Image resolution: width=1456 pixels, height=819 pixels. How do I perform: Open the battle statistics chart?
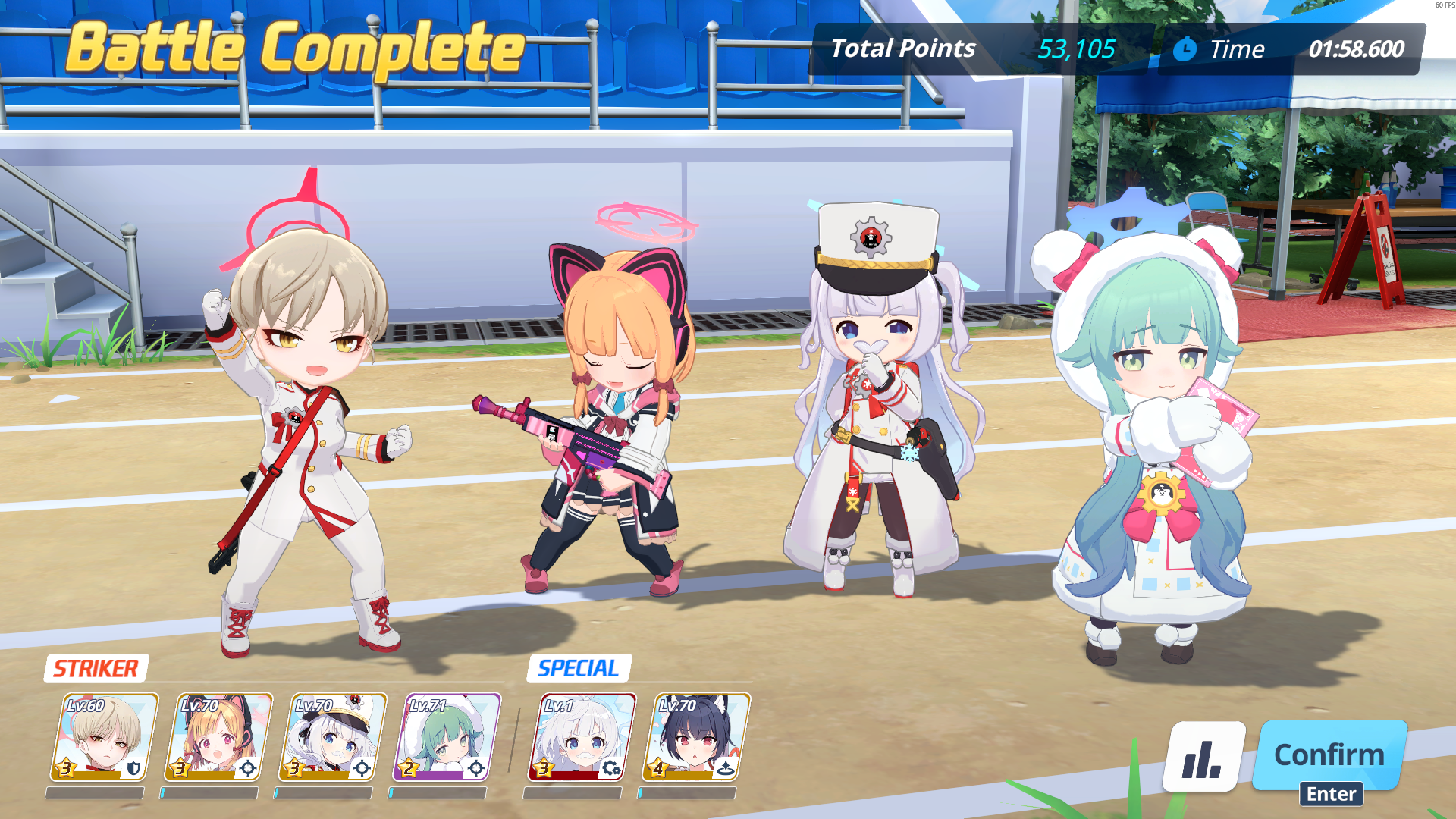(1203, 757)
